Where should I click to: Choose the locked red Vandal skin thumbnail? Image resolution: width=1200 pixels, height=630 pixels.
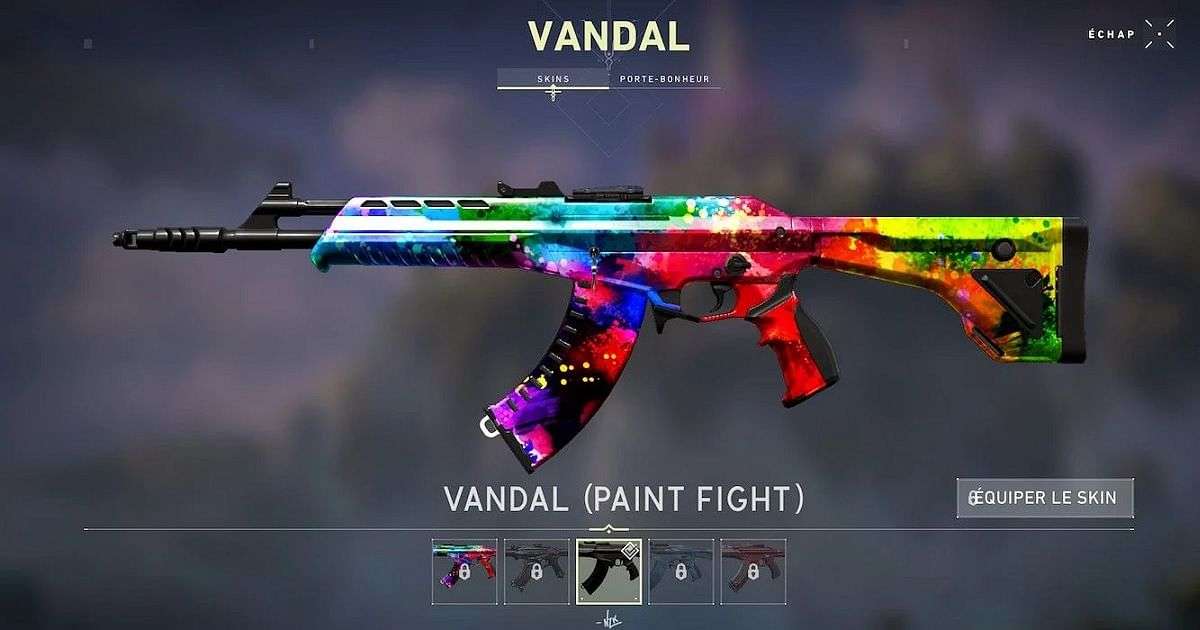(753, 571)
